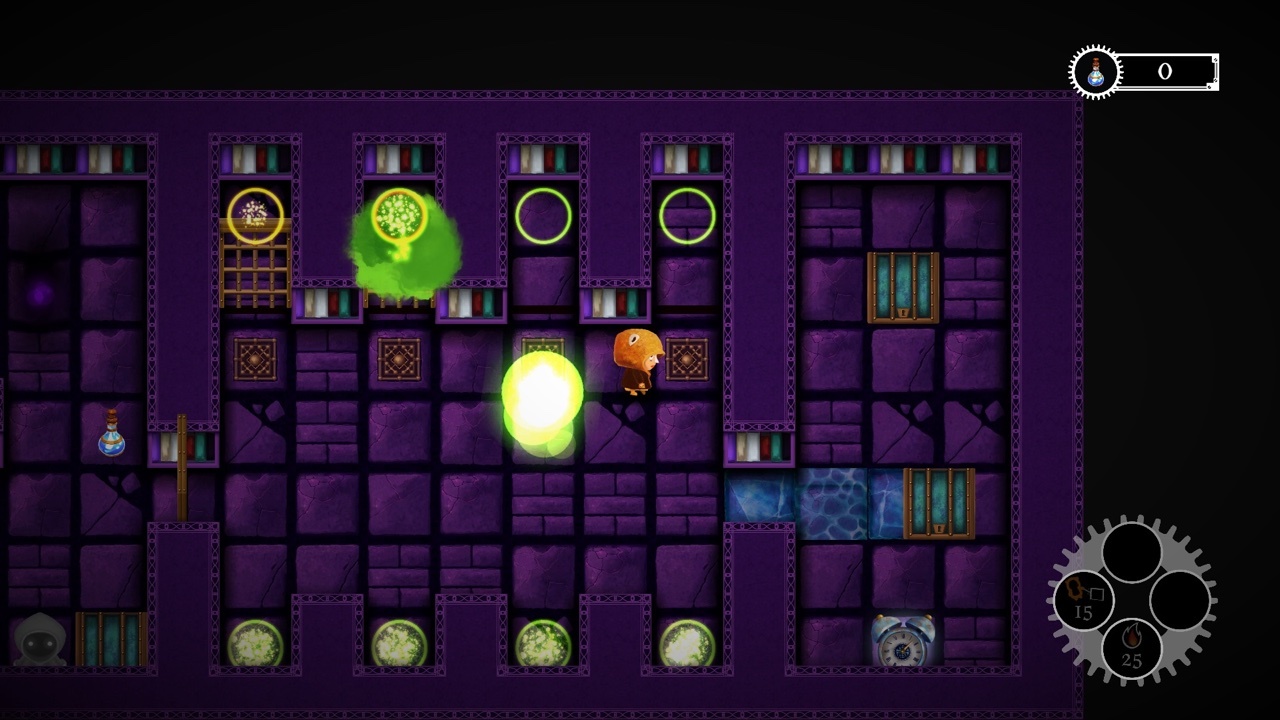Click the glowing green orb beside the character
The width and height of the screenshot is (1280, 720).
pyautogui.click(x=542, y=390)
